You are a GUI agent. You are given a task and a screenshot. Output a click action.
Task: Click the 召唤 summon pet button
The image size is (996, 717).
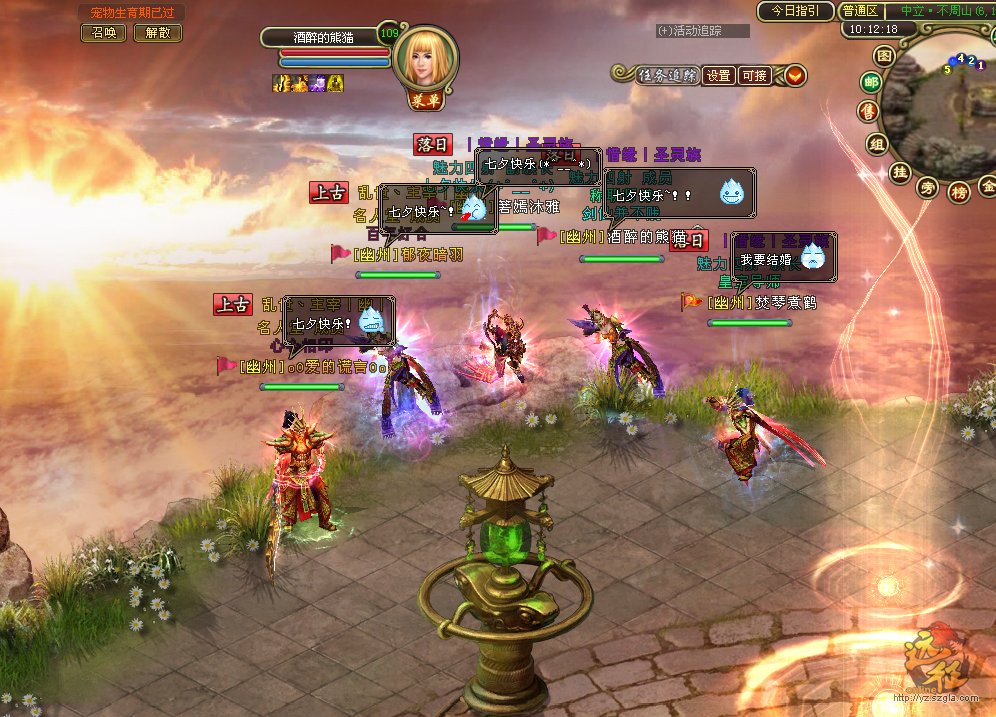click(x=102, y=32)
